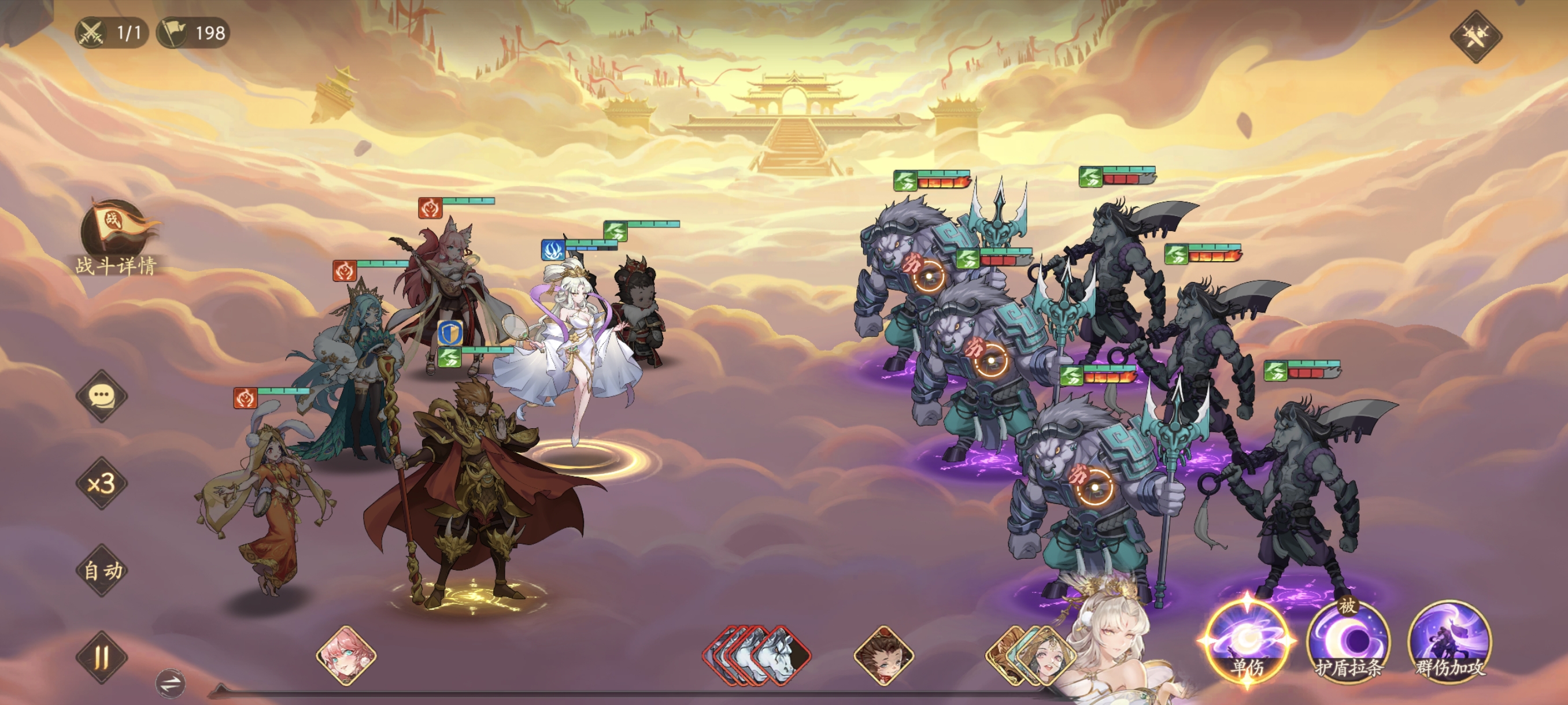Toggle the x3 battle speed

click(102, 484)
